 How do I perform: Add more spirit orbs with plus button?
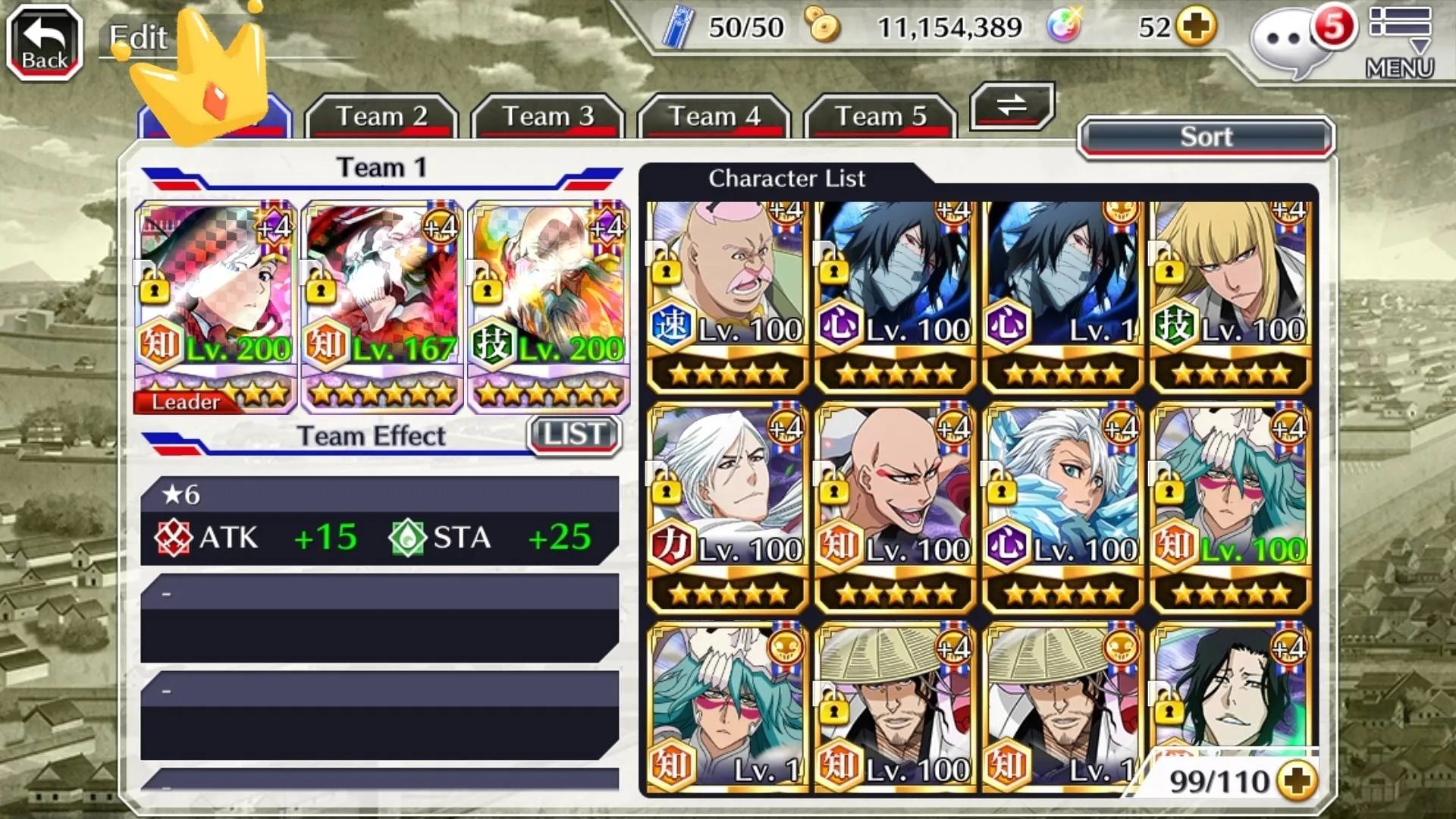pyautogui.click(x=1197, y=28)
